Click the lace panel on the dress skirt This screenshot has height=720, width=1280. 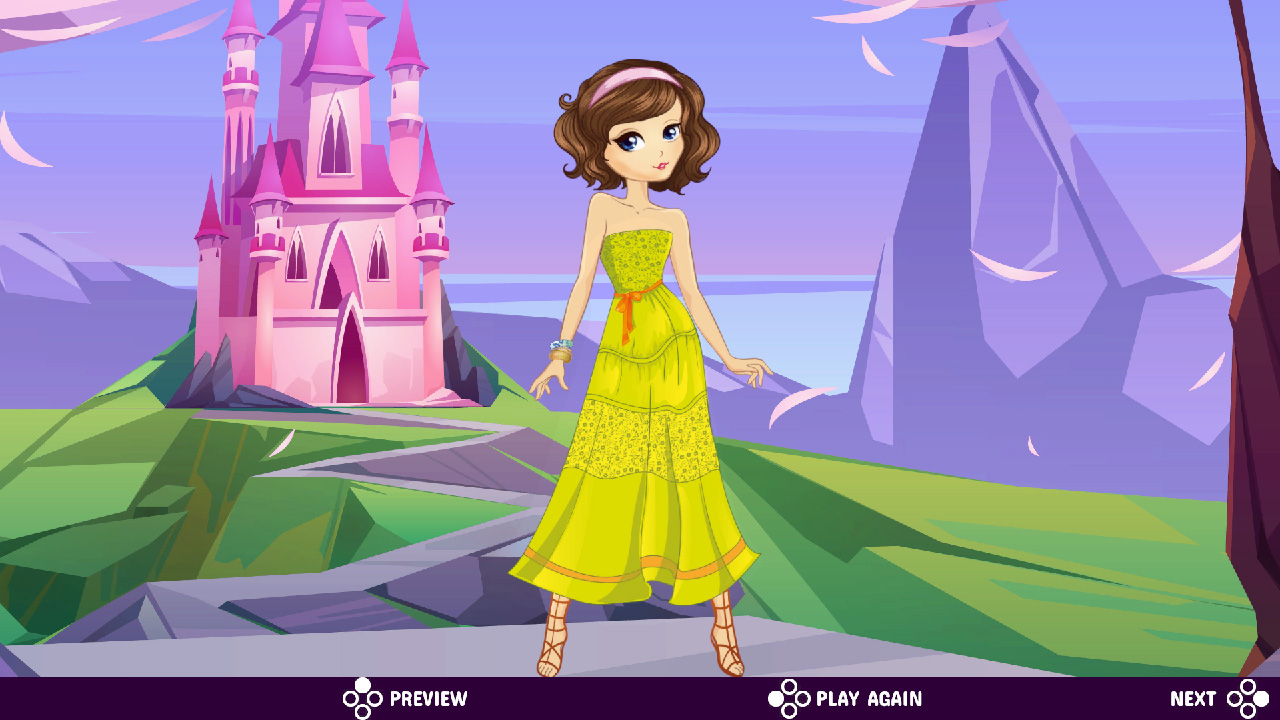coord(640,440)
